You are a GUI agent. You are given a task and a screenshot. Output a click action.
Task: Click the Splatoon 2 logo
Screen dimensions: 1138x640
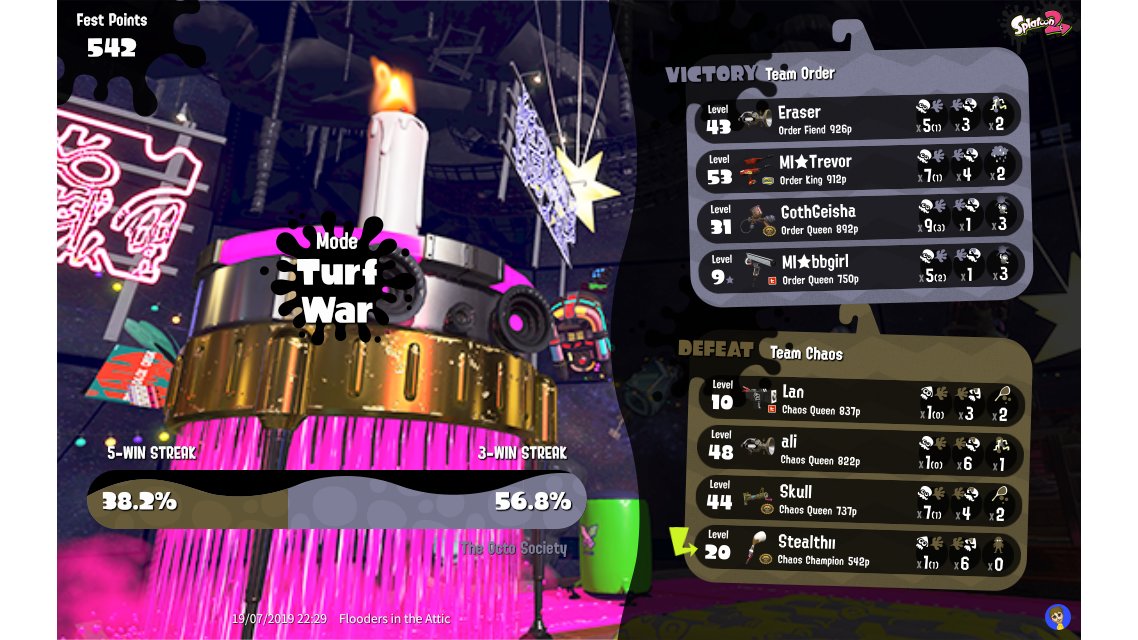(1040, 24)
